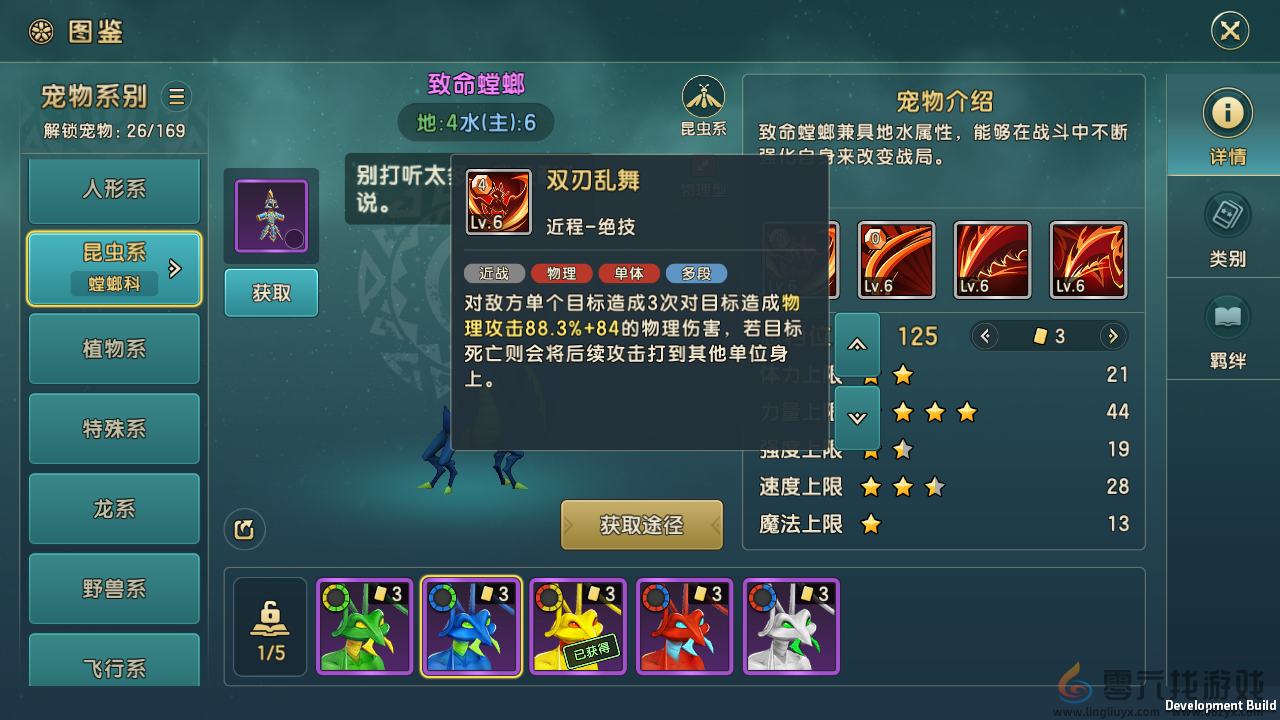This screenshot has height=720, width=1280.
Task: Select the skill icon with the 0 badge
Action: click(896, 259)
